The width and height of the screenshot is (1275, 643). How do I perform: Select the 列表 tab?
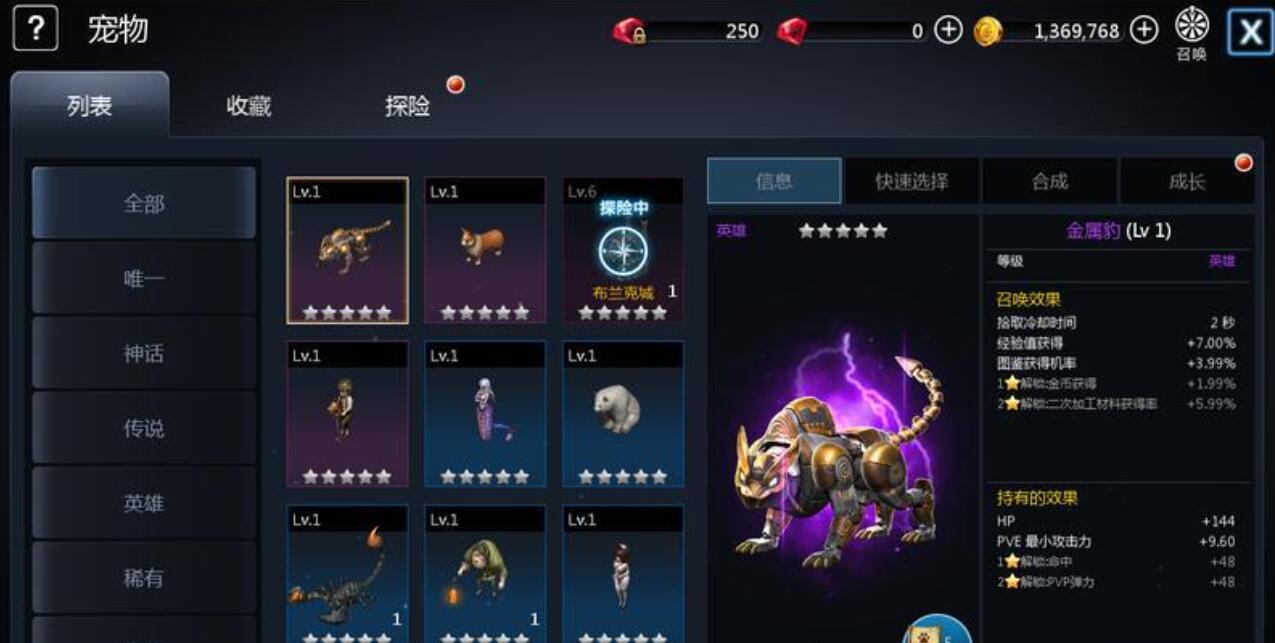[89, 106]
